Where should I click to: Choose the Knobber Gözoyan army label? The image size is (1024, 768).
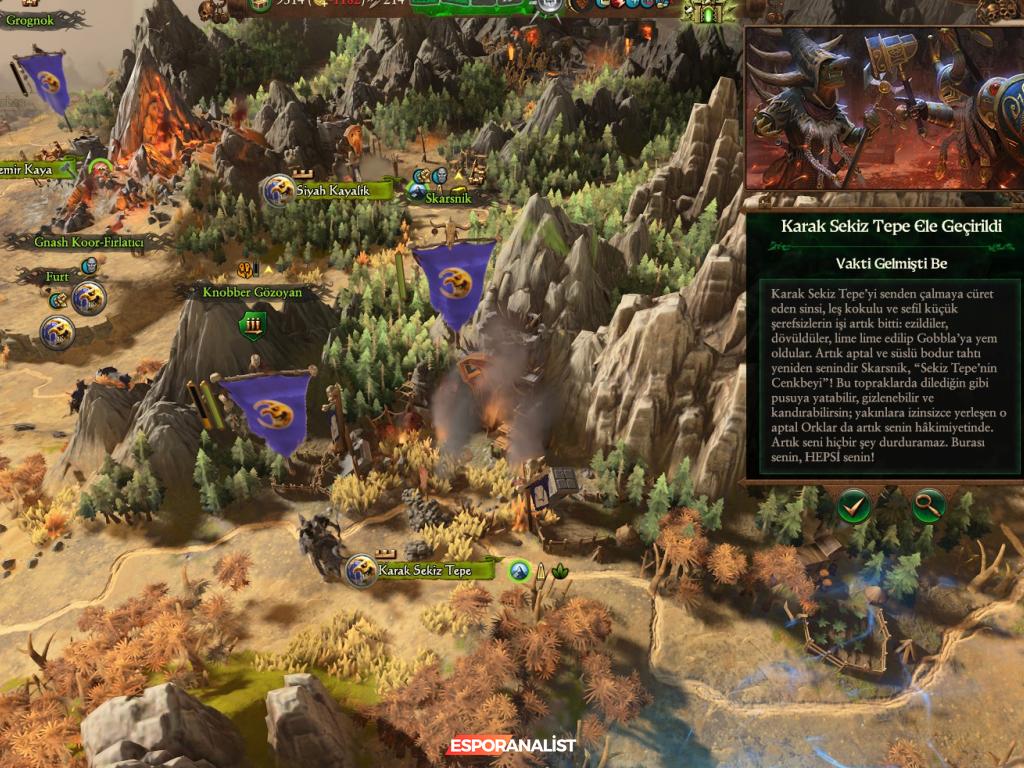(x=252, y=292)
